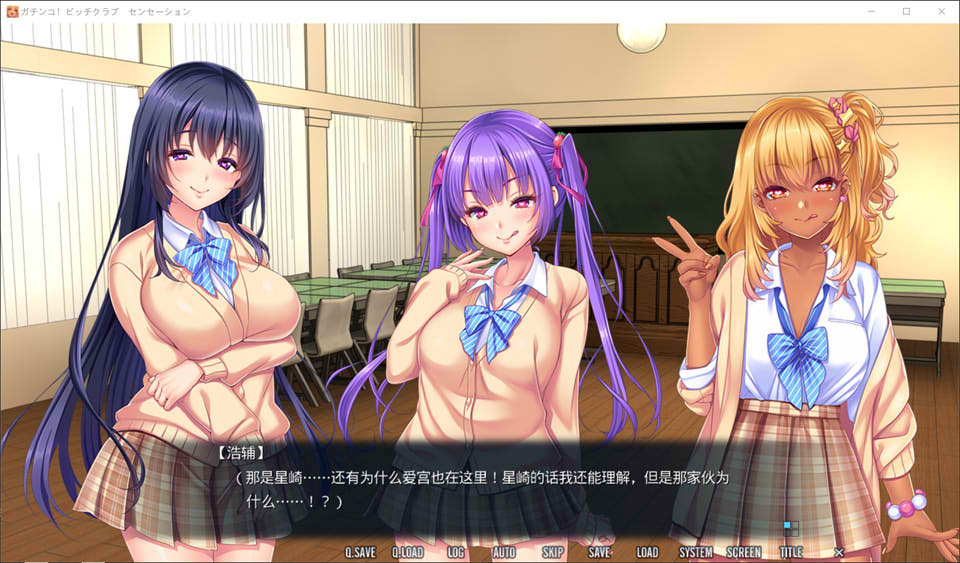
Task: Switch display mode with the SCREEN button
Action: pyautogui.click(x=744, y=552)
